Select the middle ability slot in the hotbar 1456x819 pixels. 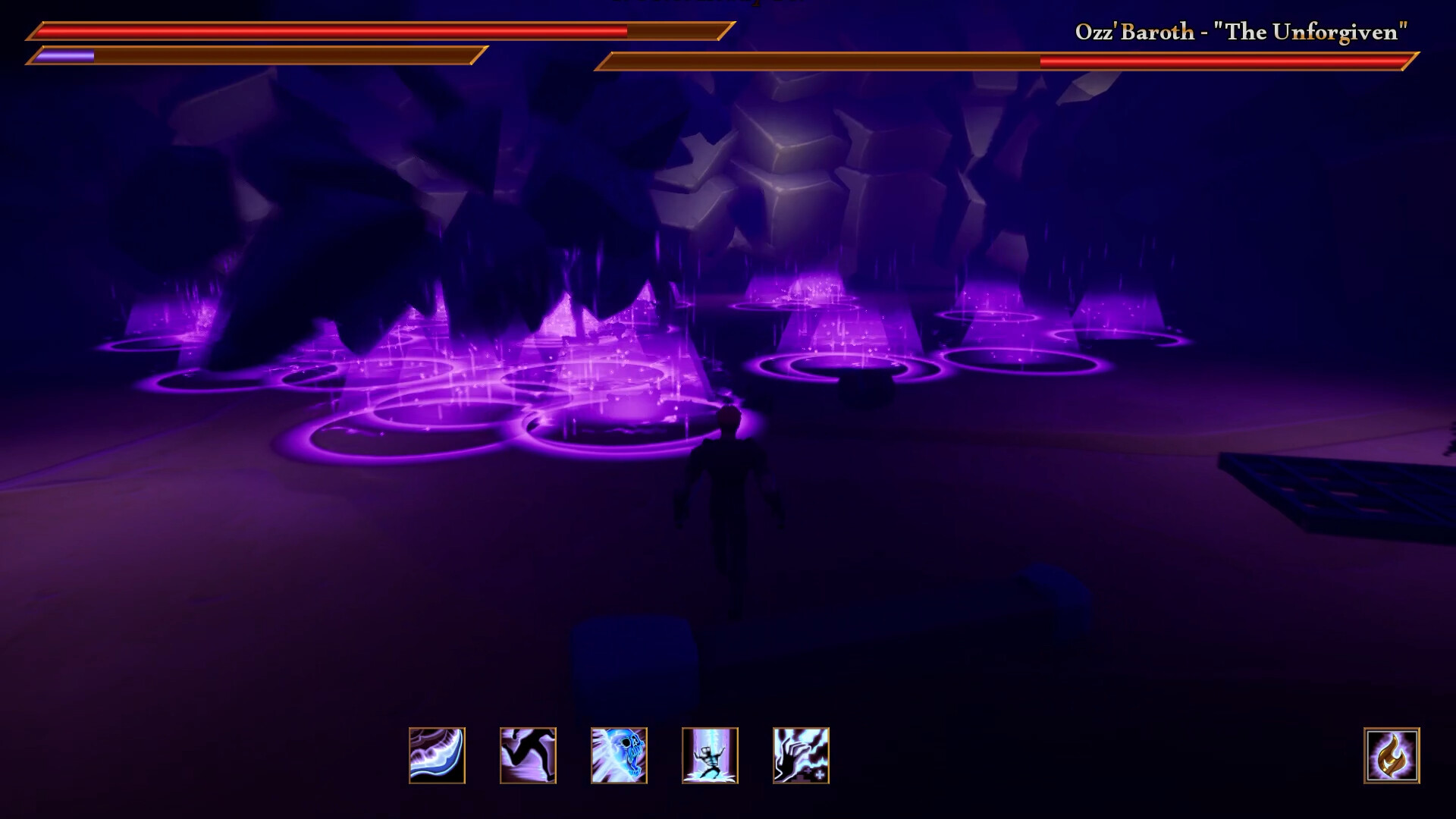[618, 755]
